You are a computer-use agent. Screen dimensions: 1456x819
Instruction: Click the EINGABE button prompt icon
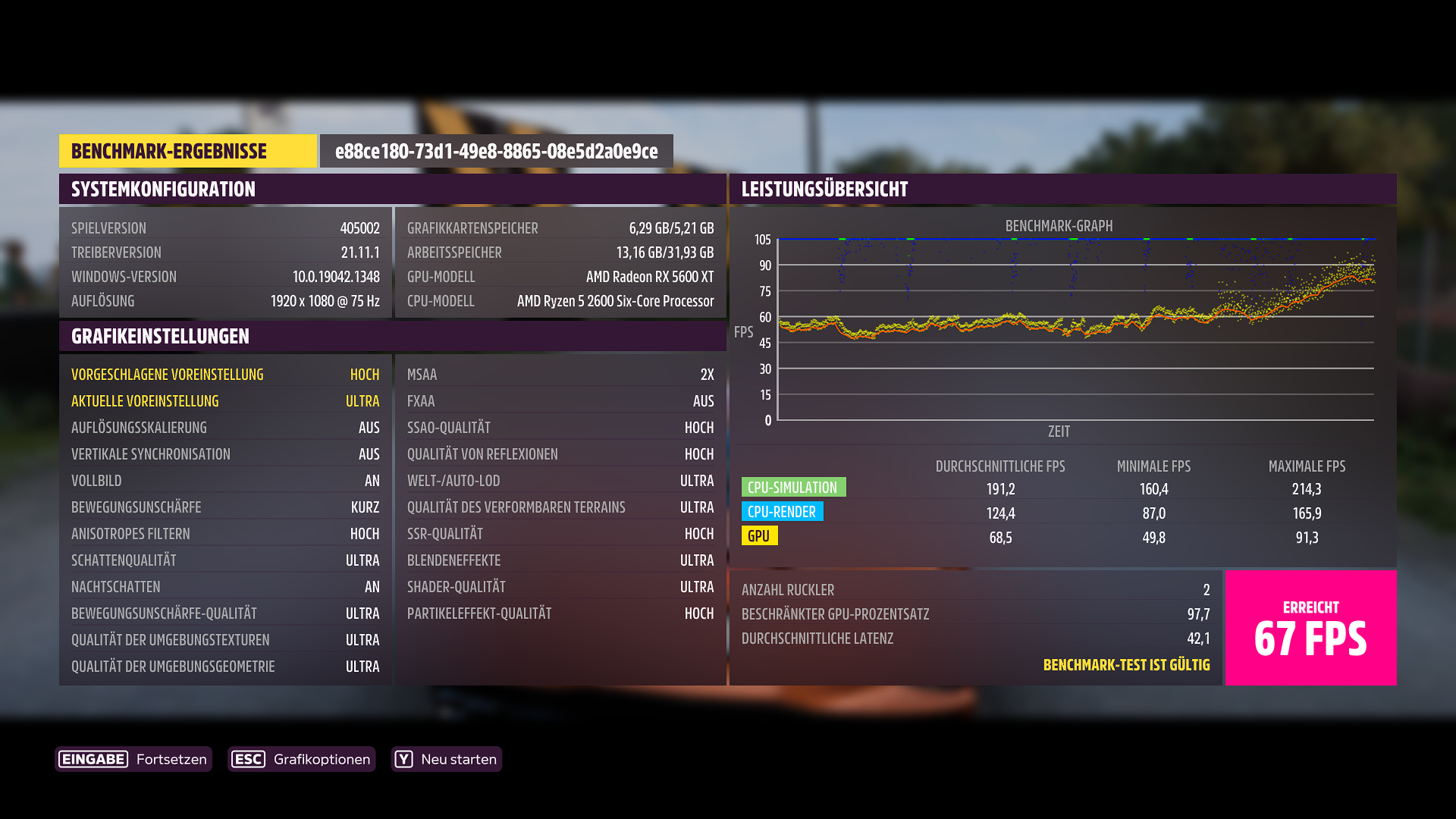[93, 759]
